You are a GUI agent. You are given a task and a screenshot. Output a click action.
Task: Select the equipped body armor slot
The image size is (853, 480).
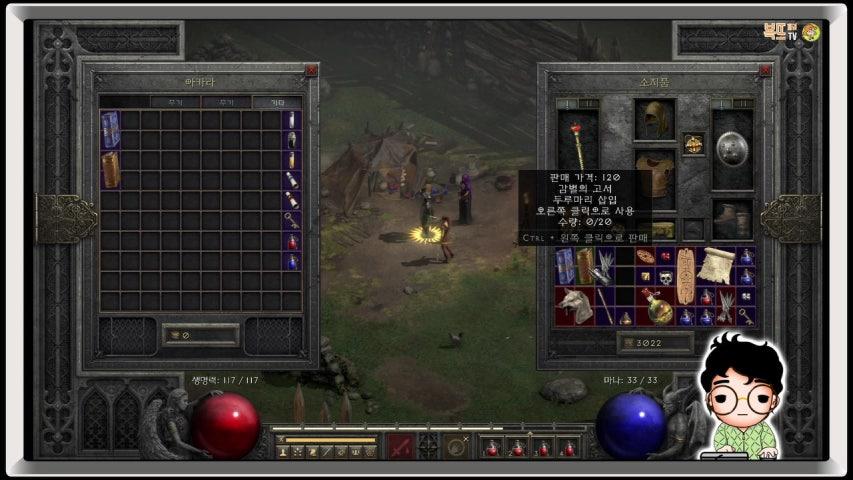coord(654,174)
